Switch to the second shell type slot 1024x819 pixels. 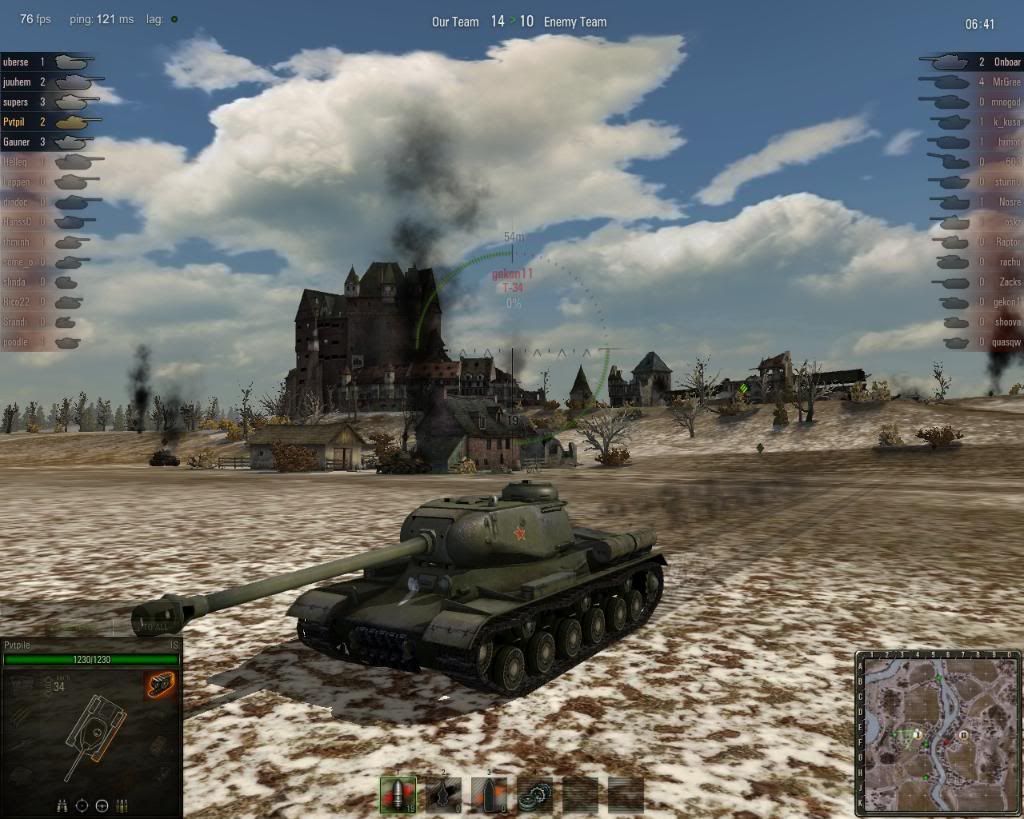click(444, 794)
